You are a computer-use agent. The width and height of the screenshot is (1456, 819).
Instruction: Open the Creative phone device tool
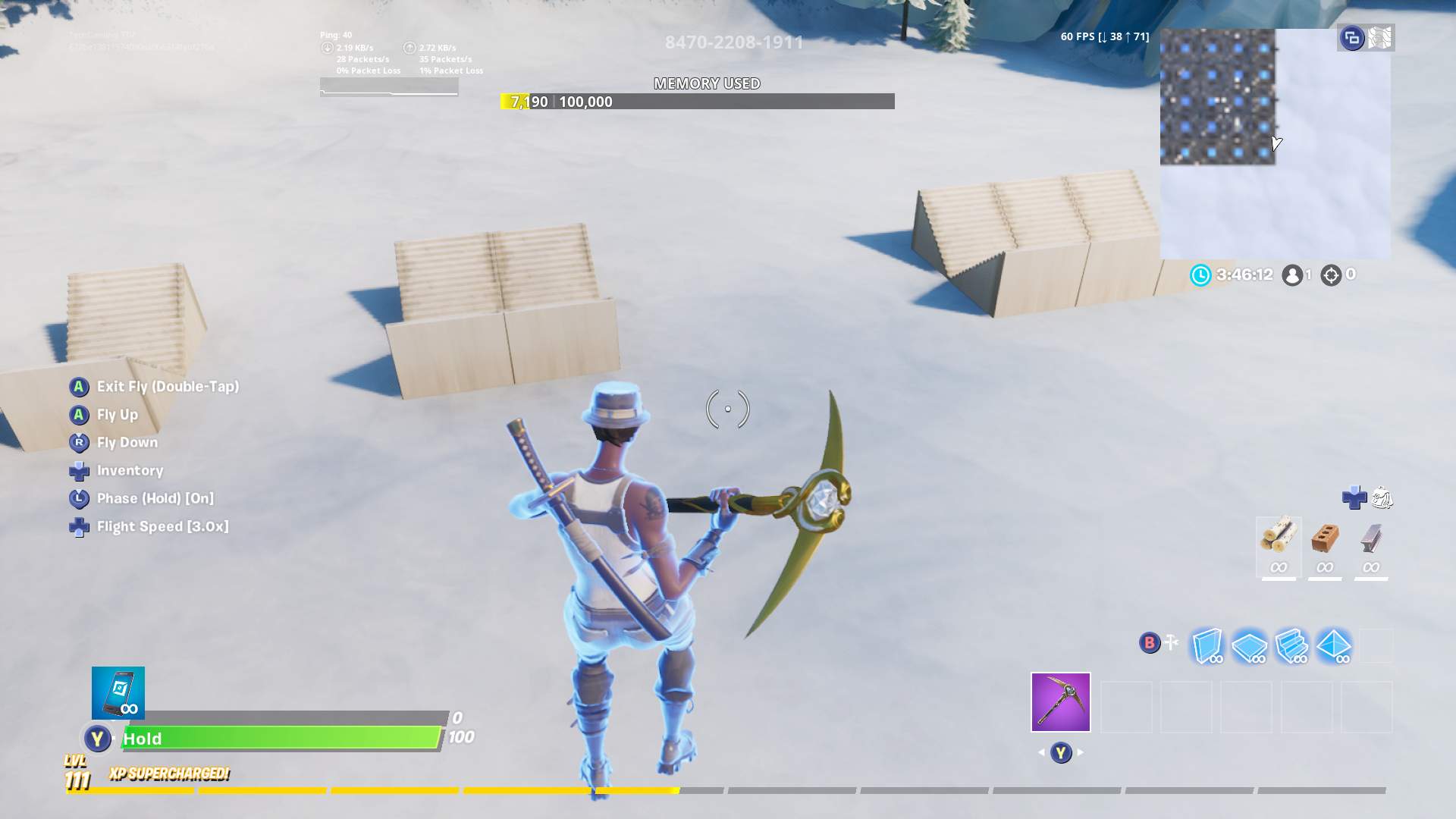point(118,692)
